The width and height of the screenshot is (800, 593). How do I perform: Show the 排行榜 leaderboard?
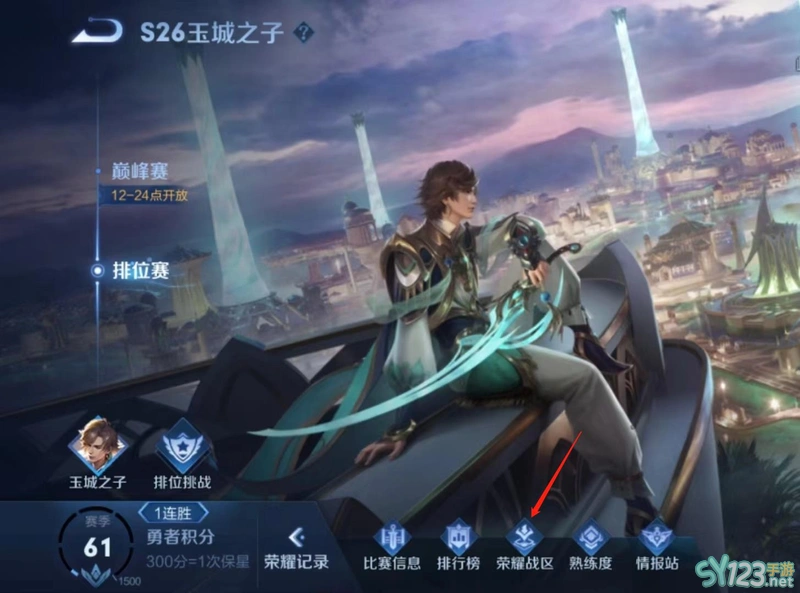tap(456, 546)
